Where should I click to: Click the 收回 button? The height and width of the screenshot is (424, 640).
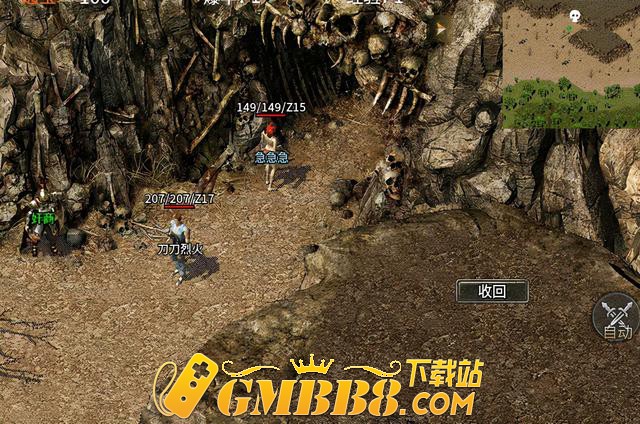(491, 291)
